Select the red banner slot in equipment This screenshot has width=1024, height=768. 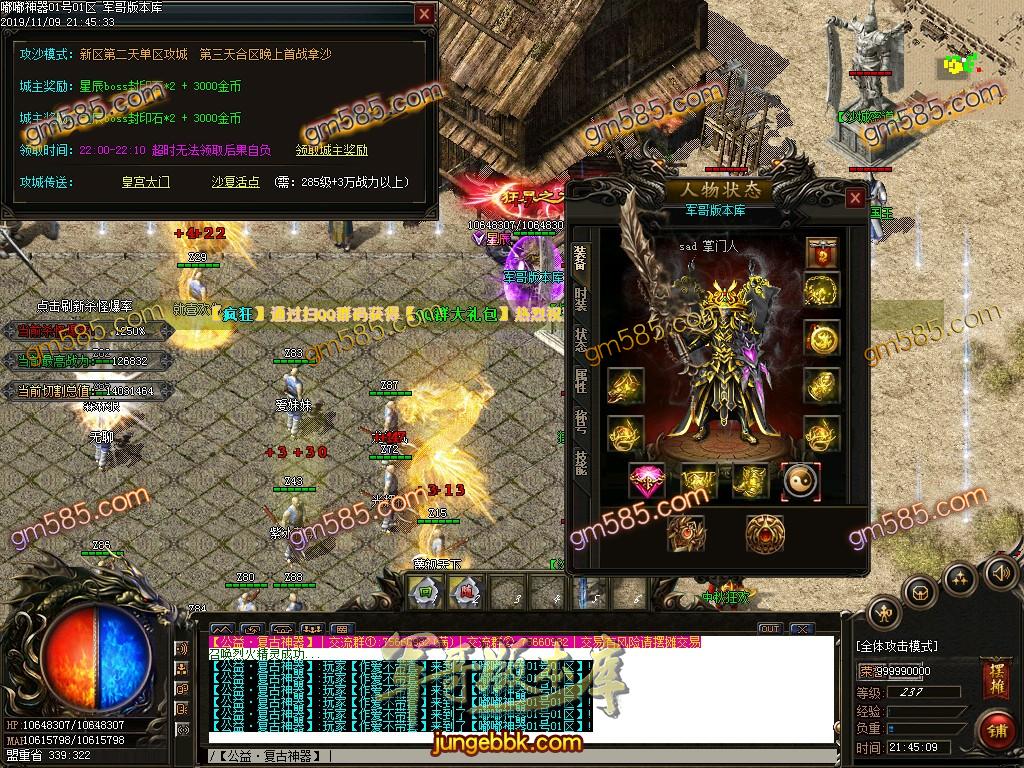[822, 254]
